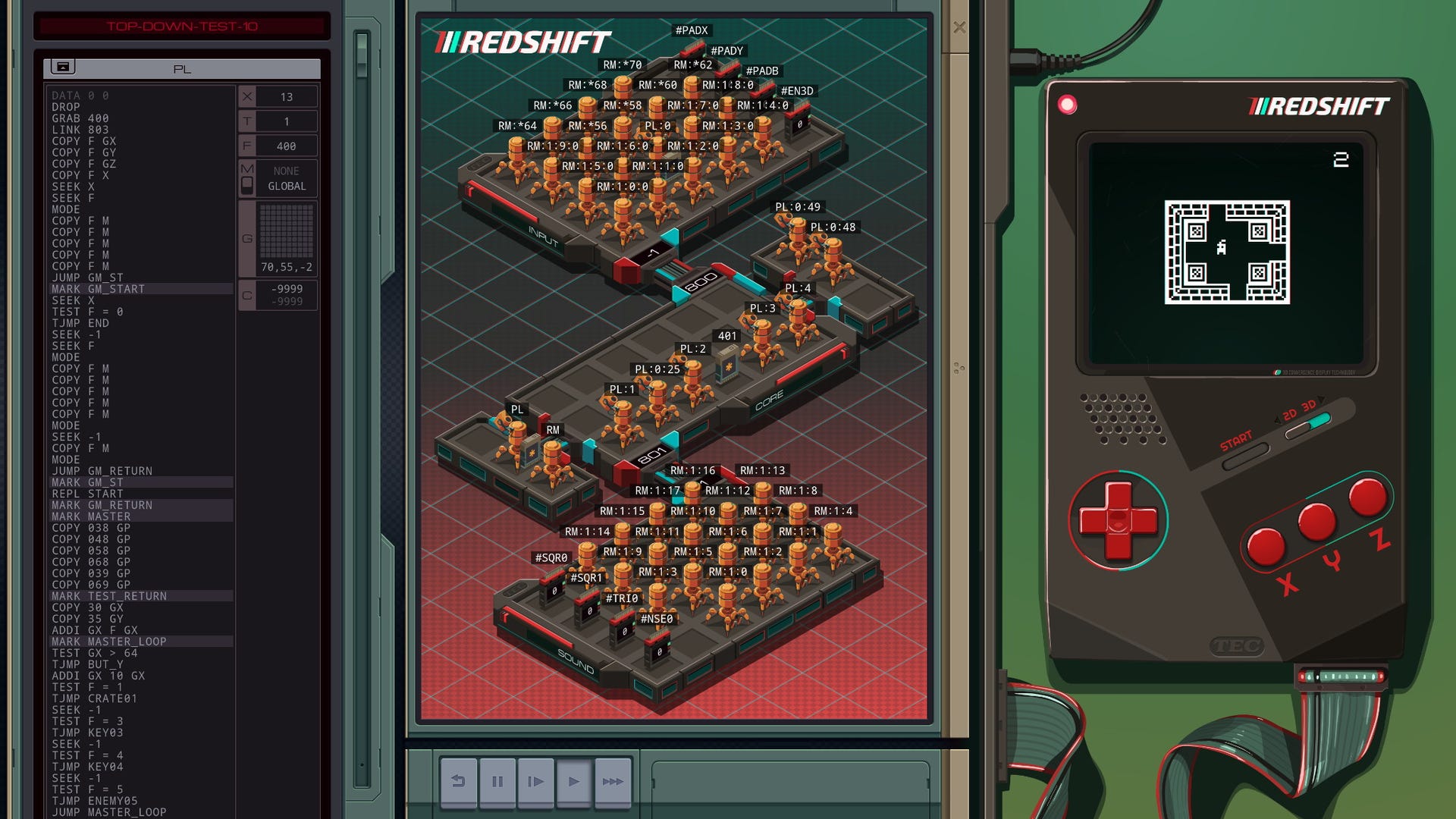The width and height of the screenshot is (1456, 819).
Task: Click the X register value field showing 13
Action: tap(286, 96)
